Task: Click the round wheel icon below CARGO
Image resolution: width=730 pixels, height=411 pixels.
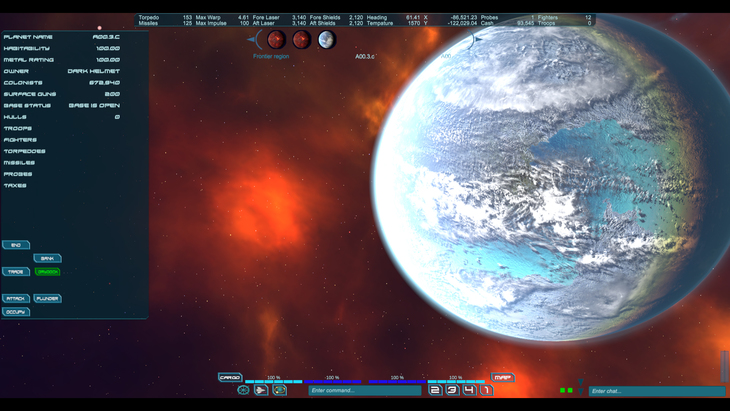Action: [x=243, y=390]
